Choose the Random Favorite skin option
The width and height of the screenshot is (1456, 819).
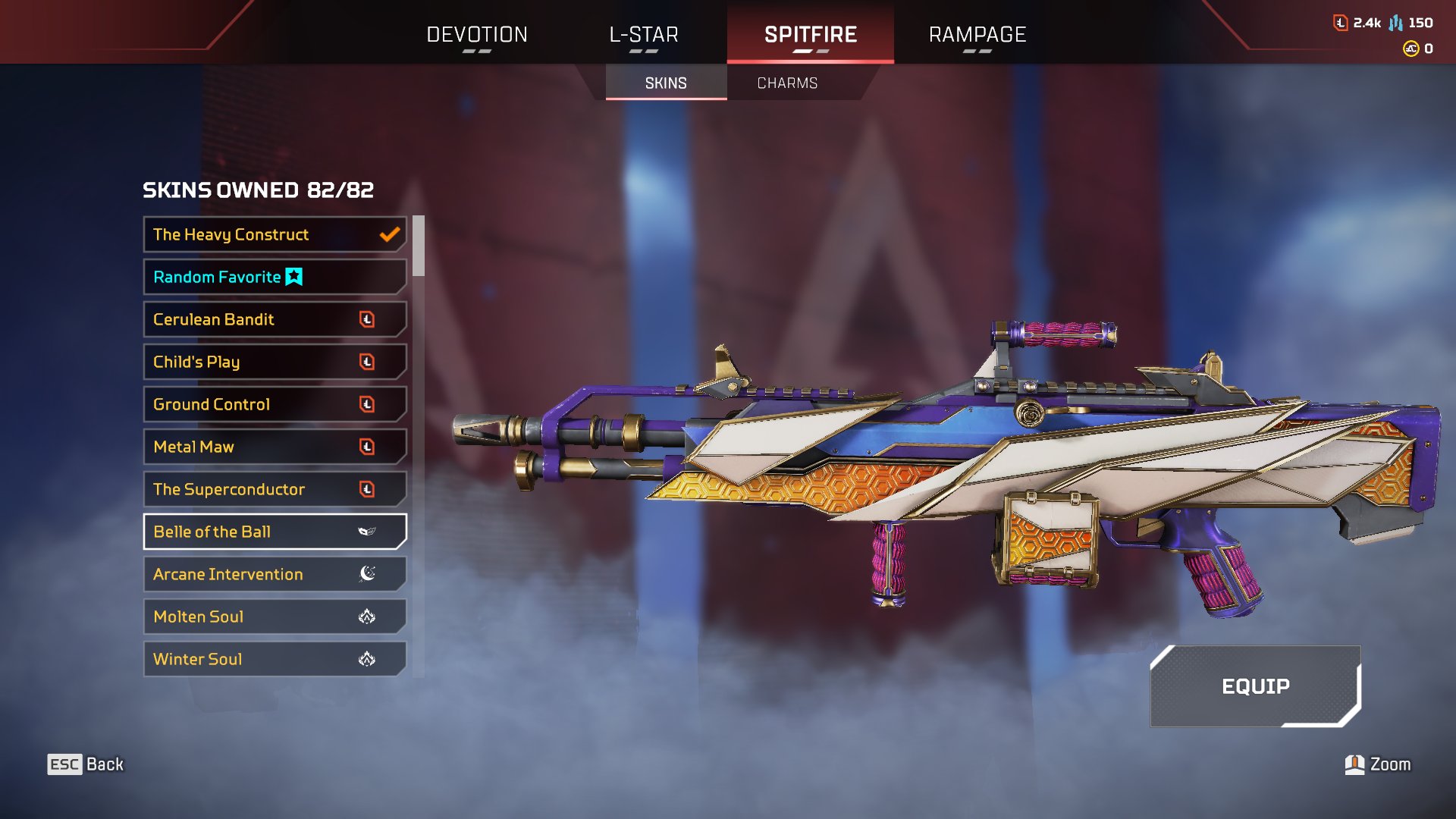click(x=275, y=277)
